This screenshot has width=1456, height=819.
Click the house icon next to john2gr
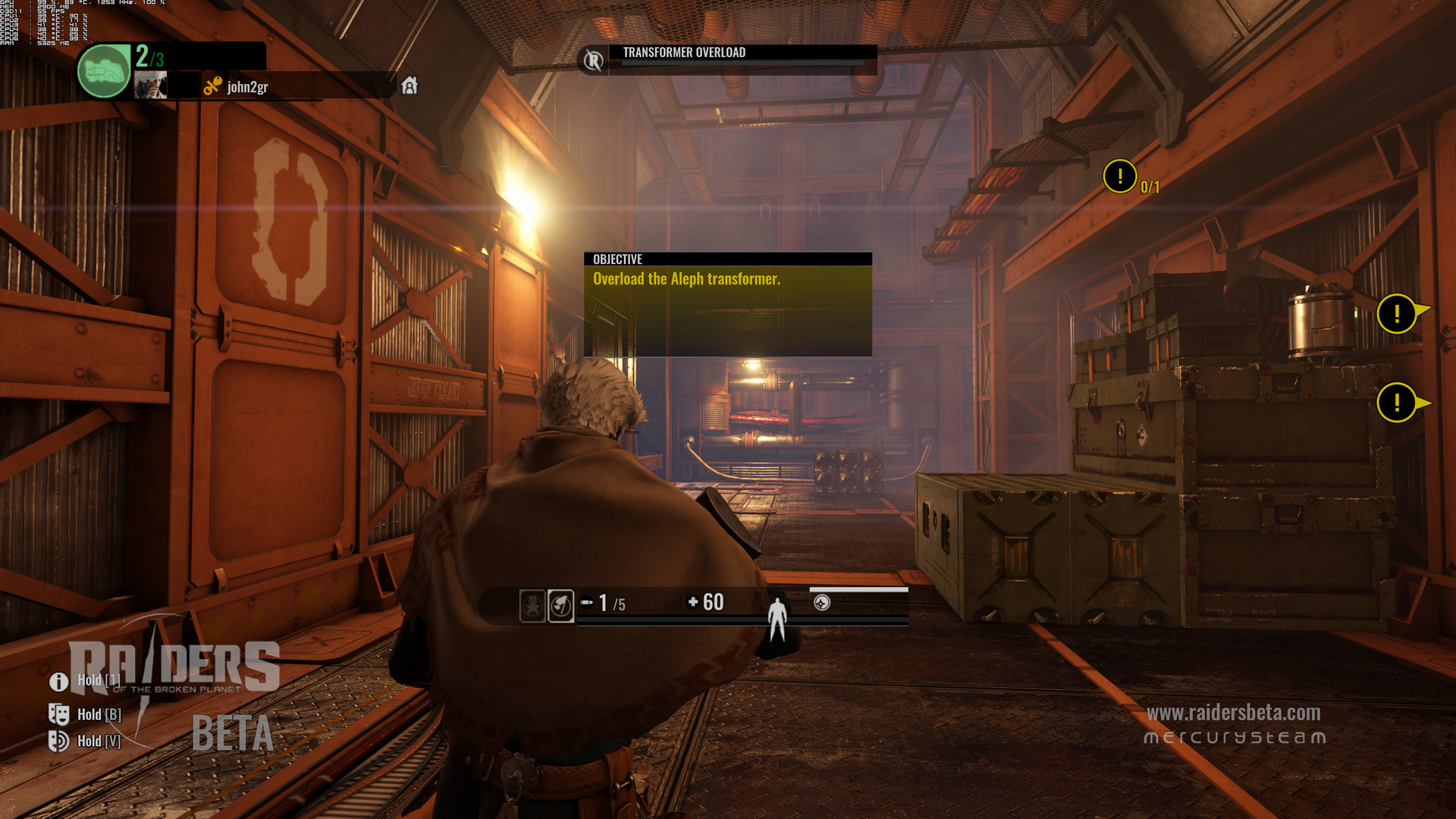409,86
